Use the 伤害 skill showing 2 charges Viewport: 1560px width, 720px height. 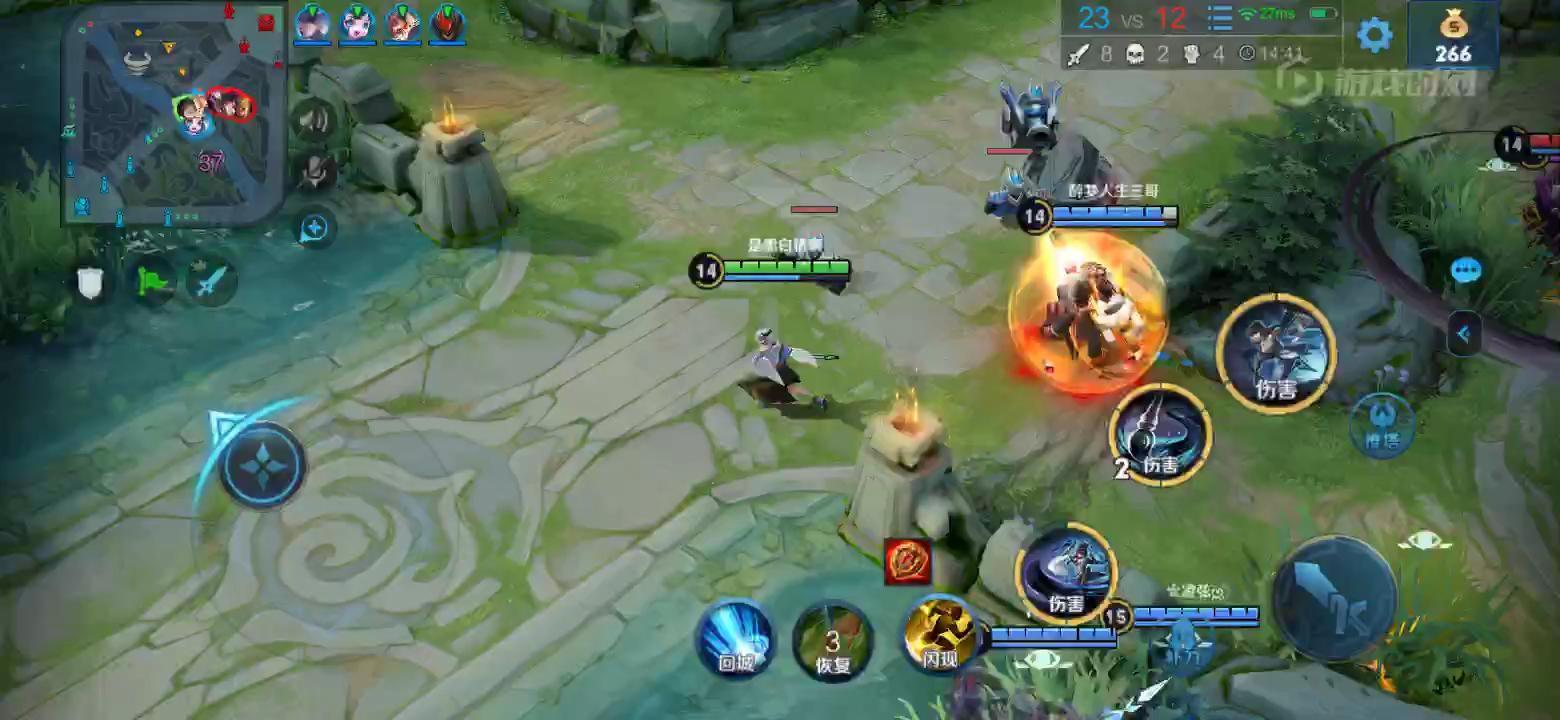coord(1160,435)
